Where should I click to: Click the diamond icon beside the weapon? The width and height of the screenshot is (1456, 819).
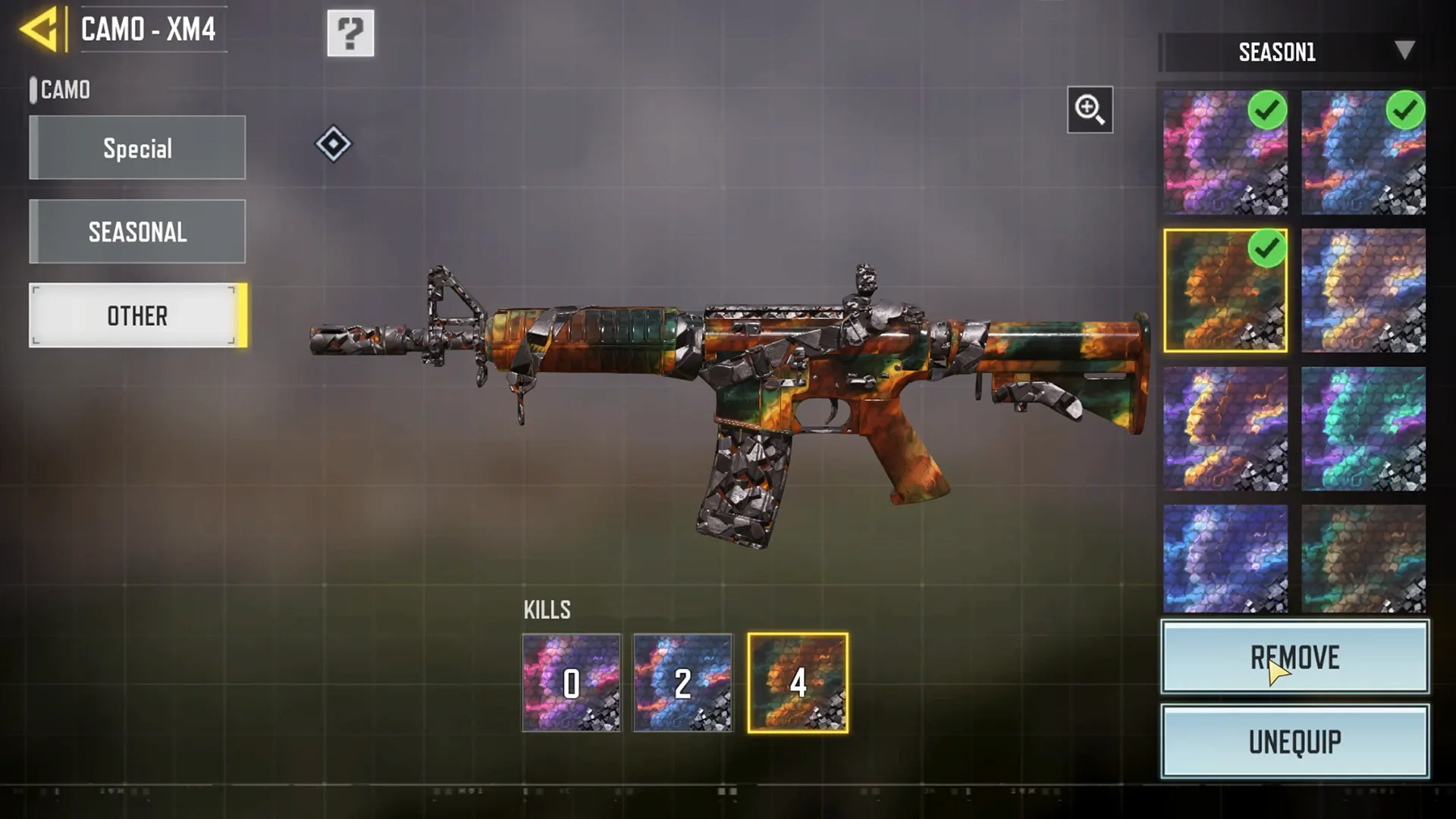[x=333, y=144]
